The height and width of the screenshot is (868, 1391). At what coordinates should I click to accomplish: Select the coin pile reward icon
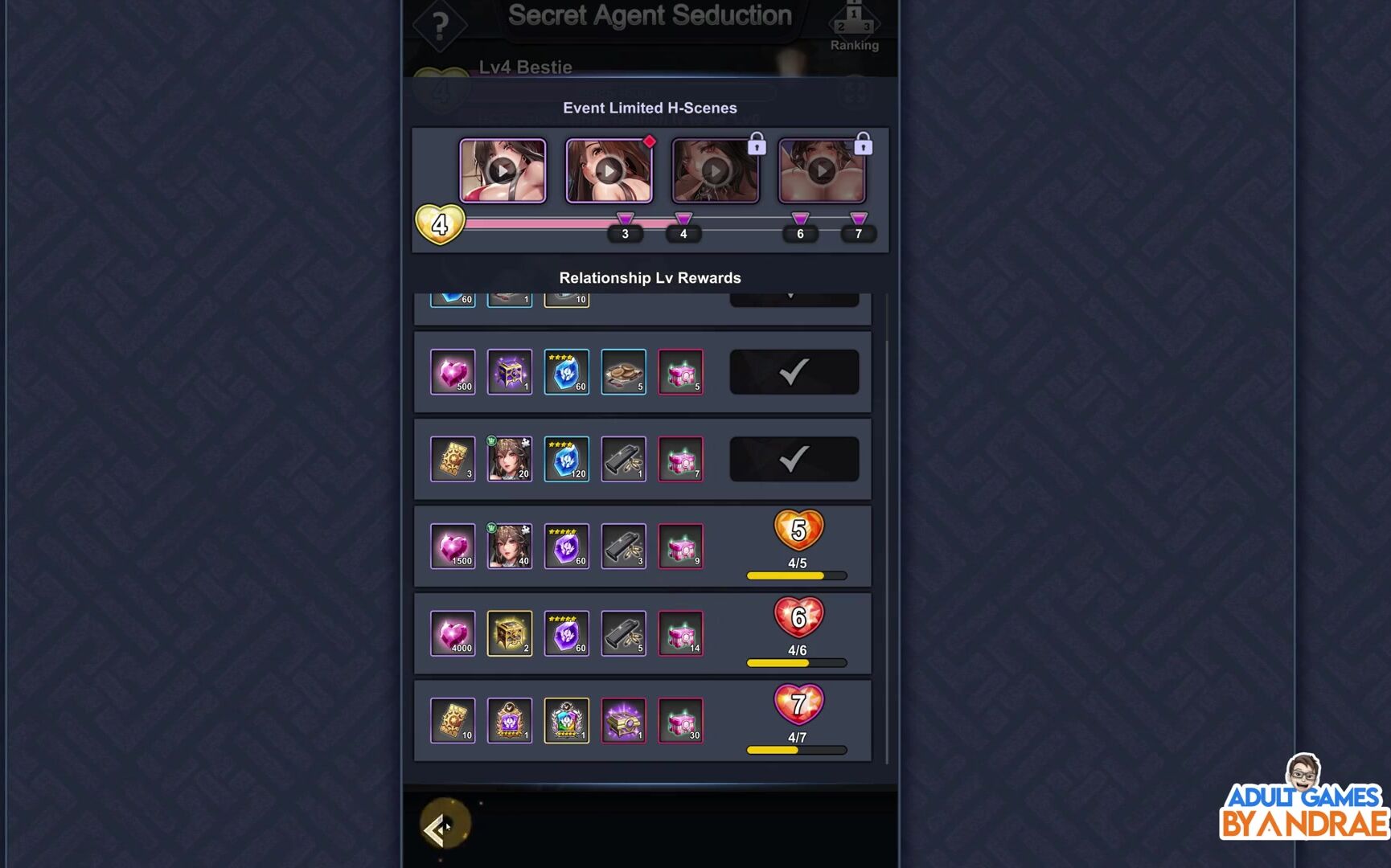click(624, 372)
